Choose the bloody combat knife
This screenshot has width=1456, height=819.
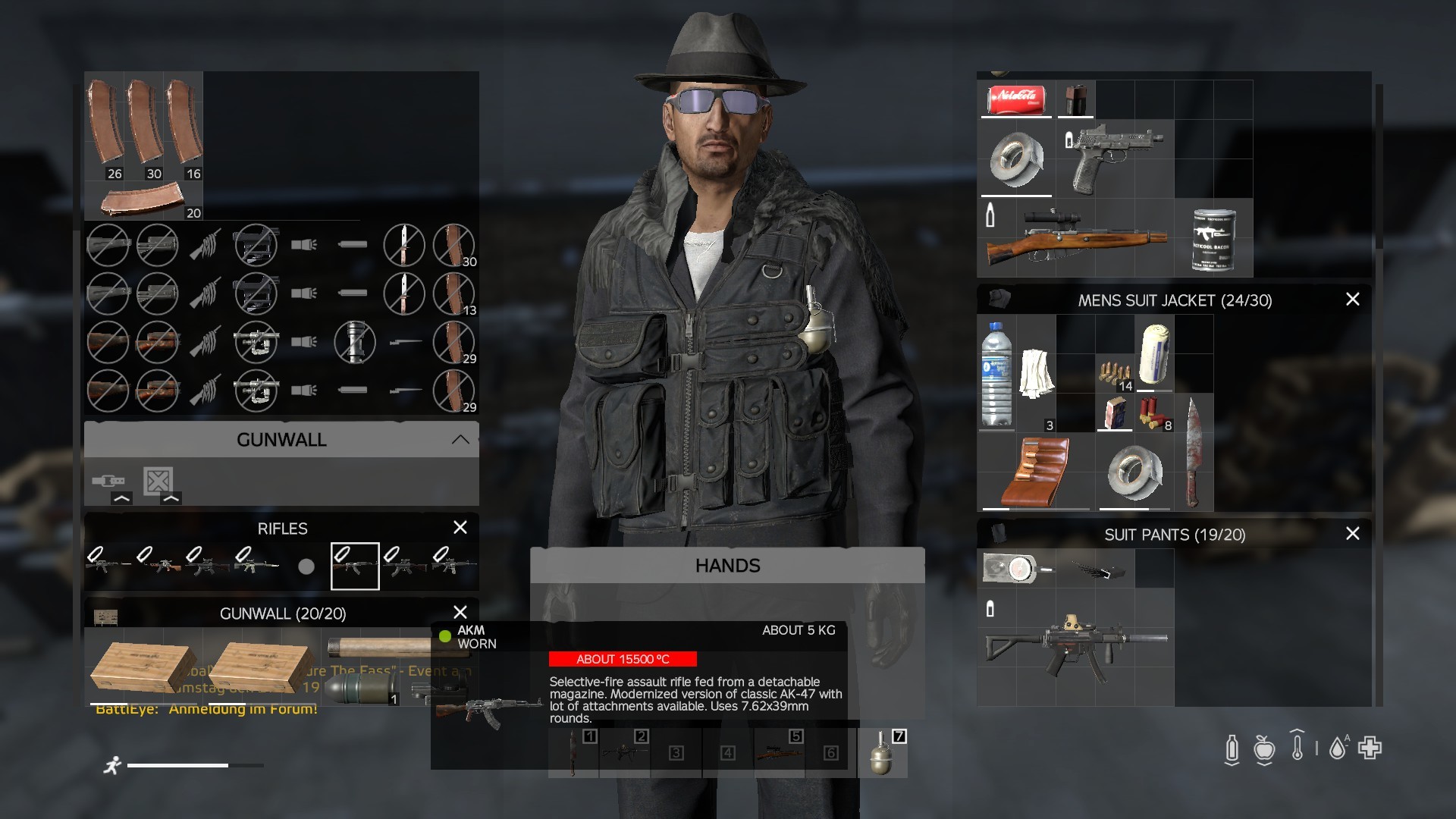pos(1193,453)
